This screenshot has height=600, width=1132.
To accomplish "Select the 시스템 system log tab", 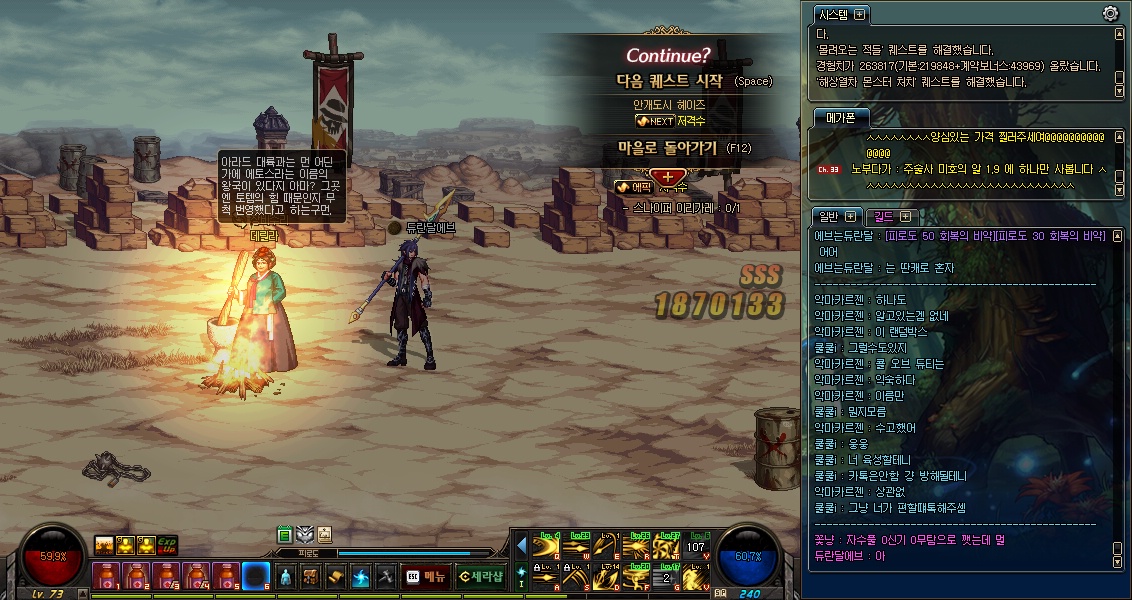I will [x=832, y=14].
